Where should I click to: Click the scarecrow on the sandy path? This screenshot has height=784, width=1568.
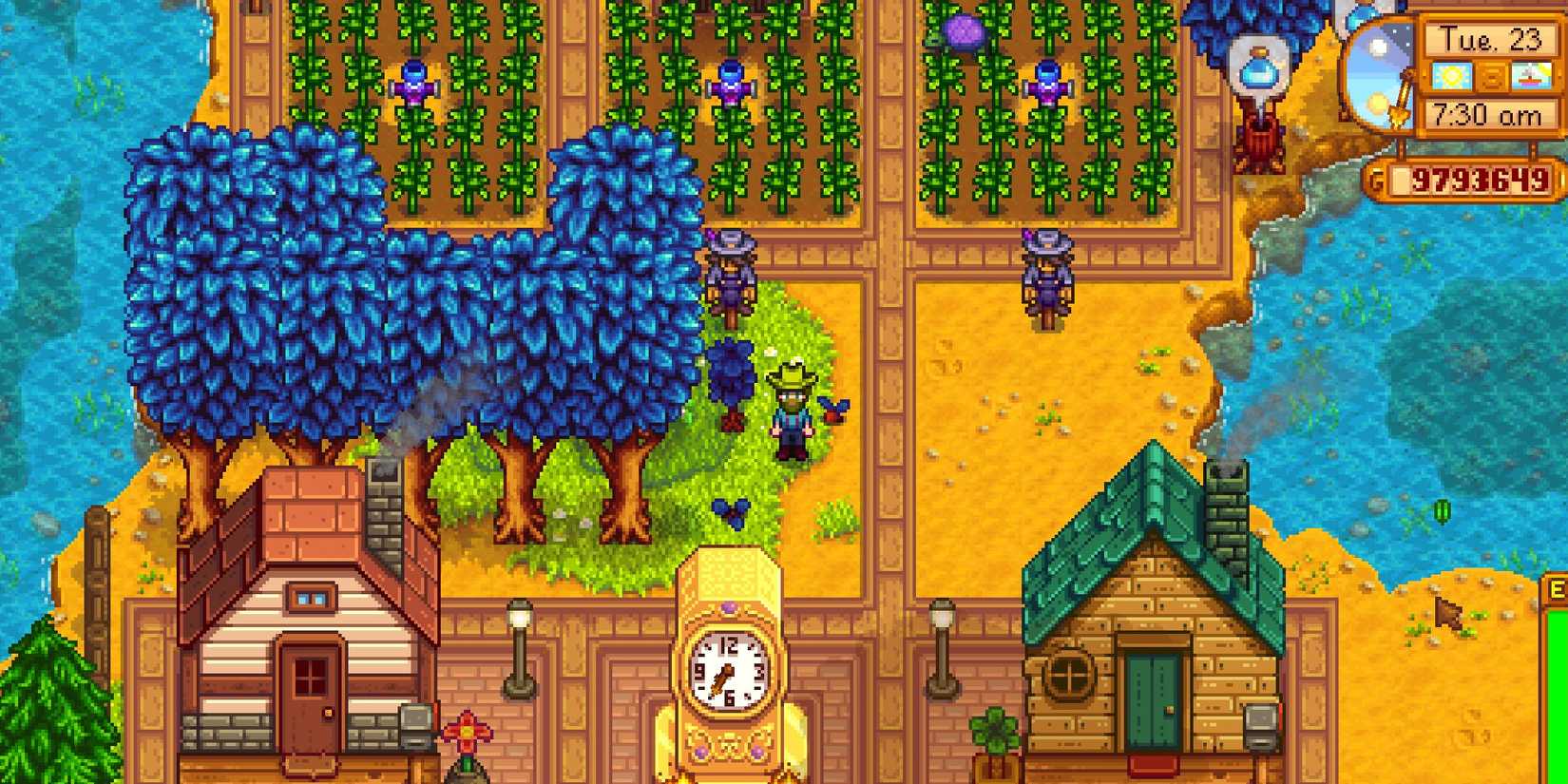click(1045, 271)
